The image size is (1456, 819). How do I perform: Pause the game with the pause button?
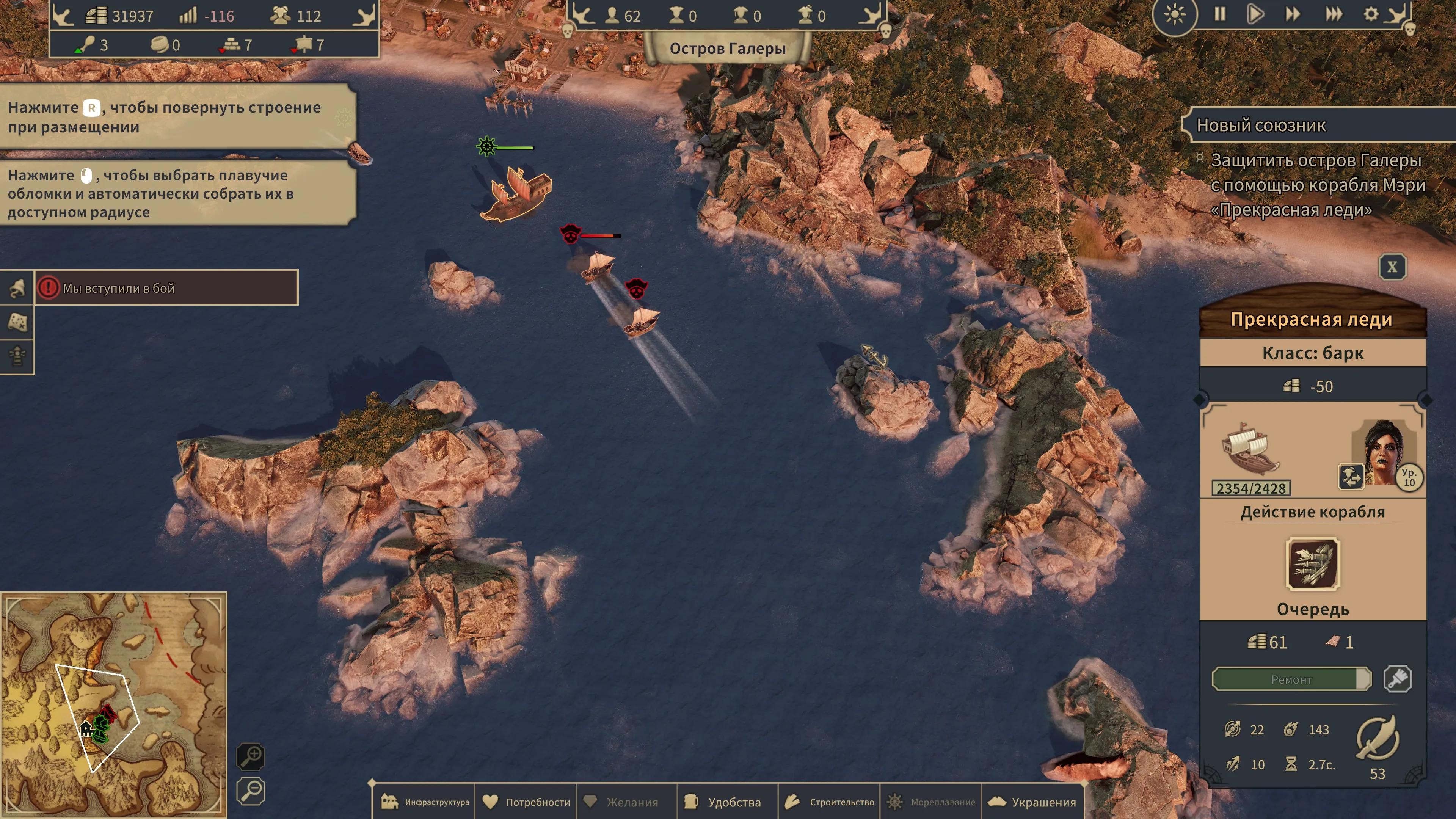[1220, 14]
